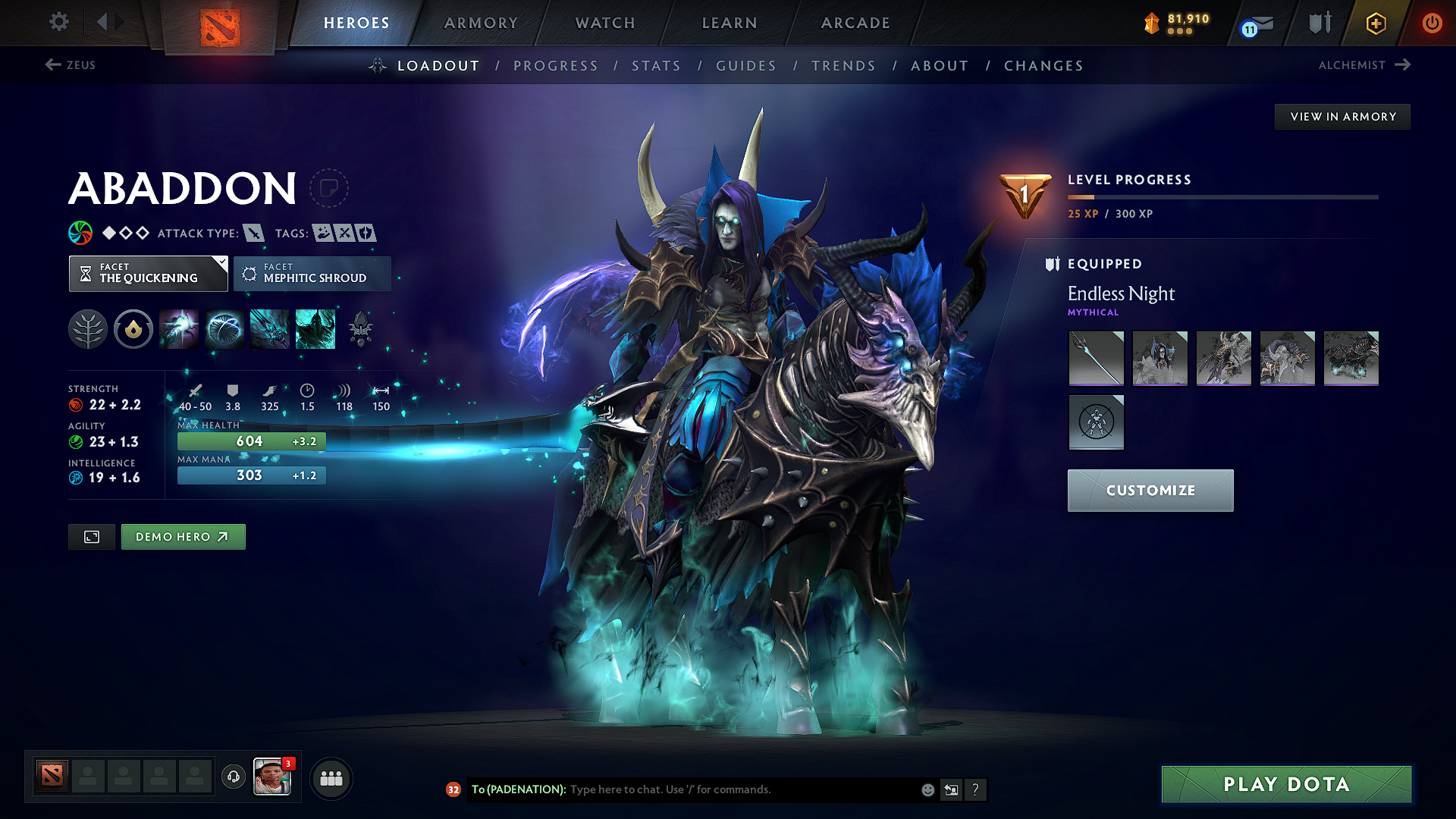View the Aphotic Shield ability icon
This screenshot has height=819, width=1456.
pyautogui.click(x=224, y=328)
